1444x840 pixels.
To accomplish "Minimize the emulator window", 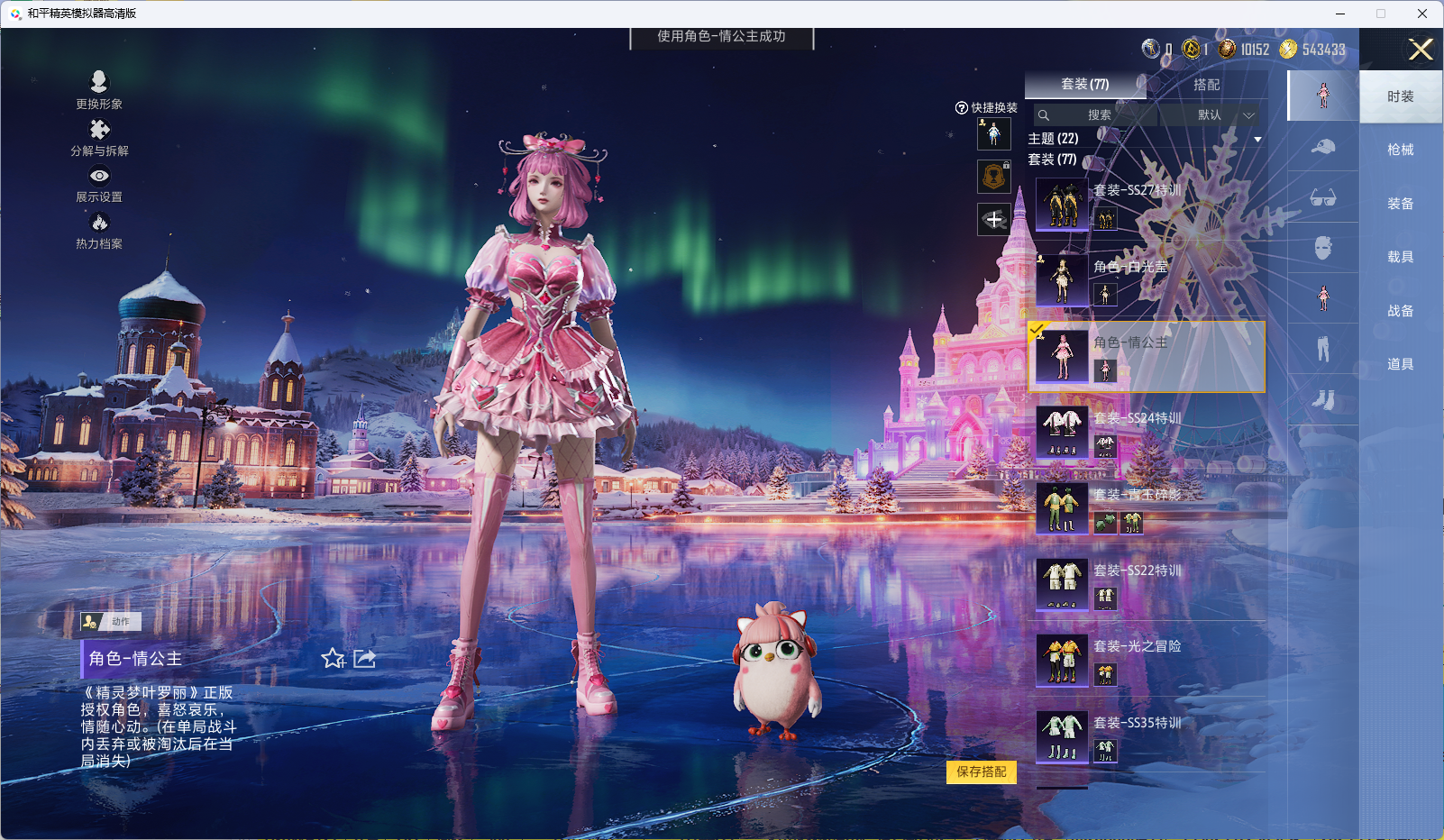I will point(1340,14).
